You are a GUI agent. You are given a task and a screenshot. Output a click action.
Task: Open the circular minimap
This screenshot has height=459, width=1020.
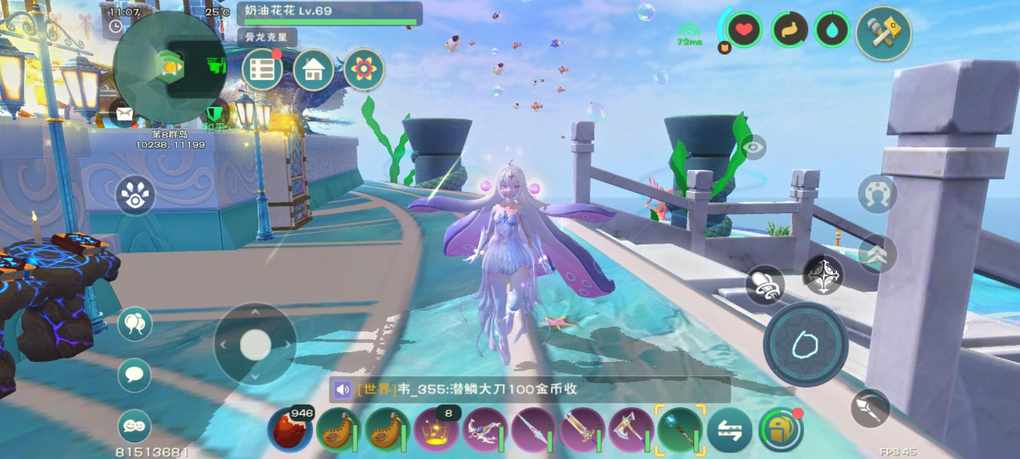pos(168,67)
